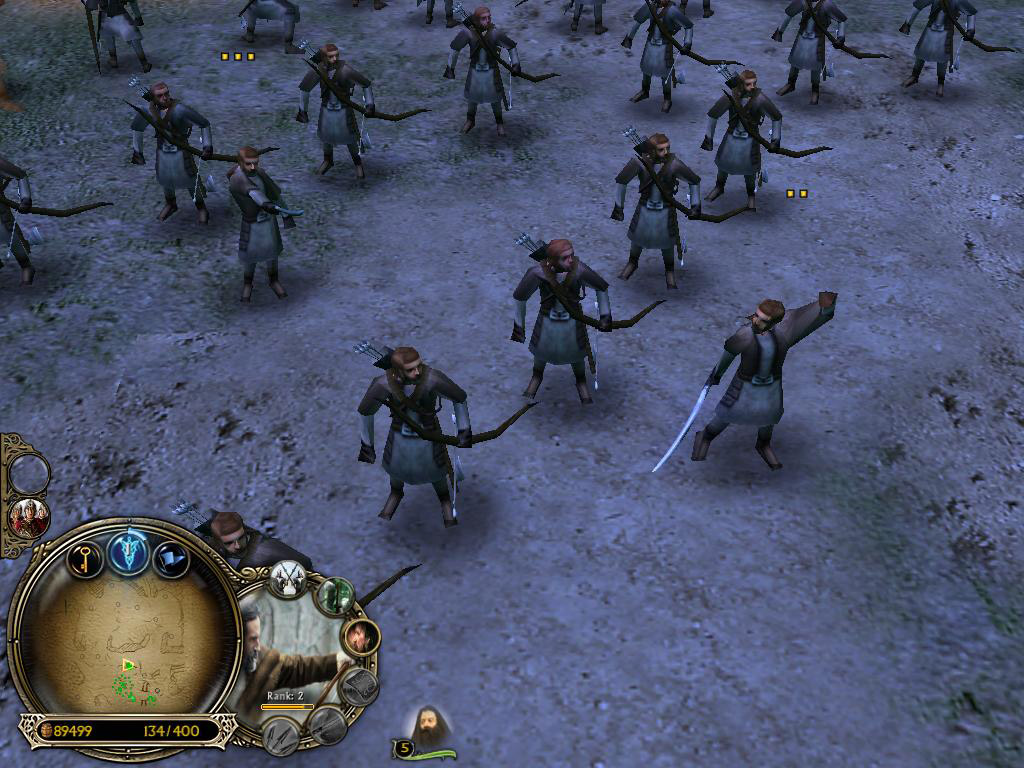Image resolution: width=1024 pixels, height=768 pixels.
Task: Click the greyed banner upgrade icon
Action: coord(360,686)
